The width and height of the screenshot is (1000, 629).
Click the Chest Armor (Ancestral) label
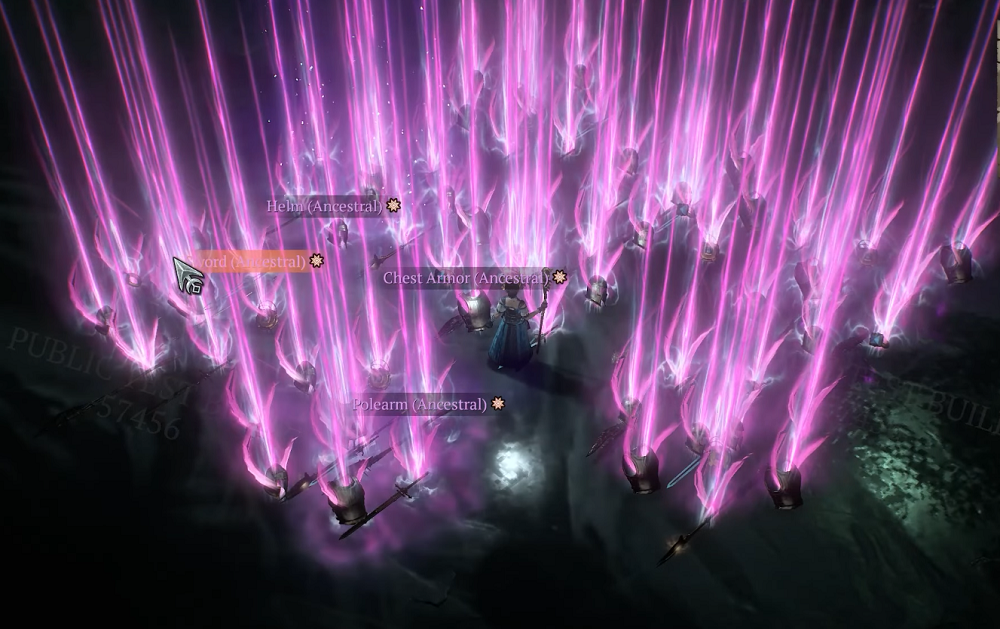(x=466, y=277)
